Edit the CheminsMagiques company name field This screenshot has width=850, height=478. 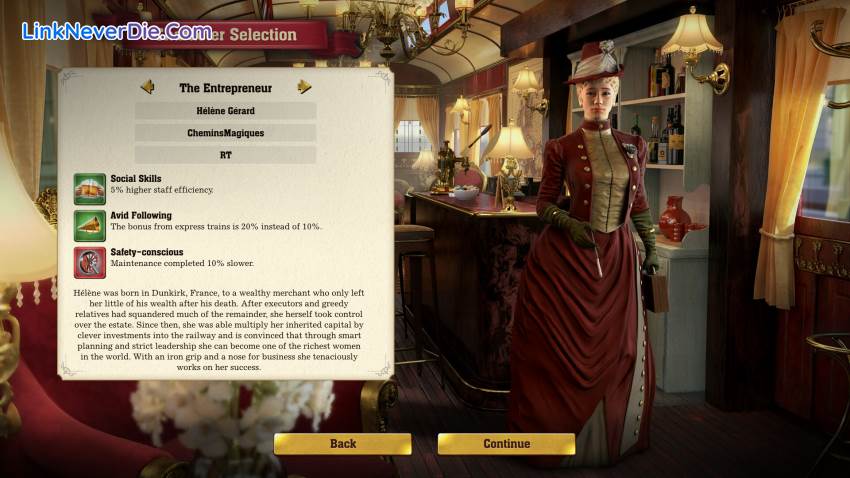point(225,132)
